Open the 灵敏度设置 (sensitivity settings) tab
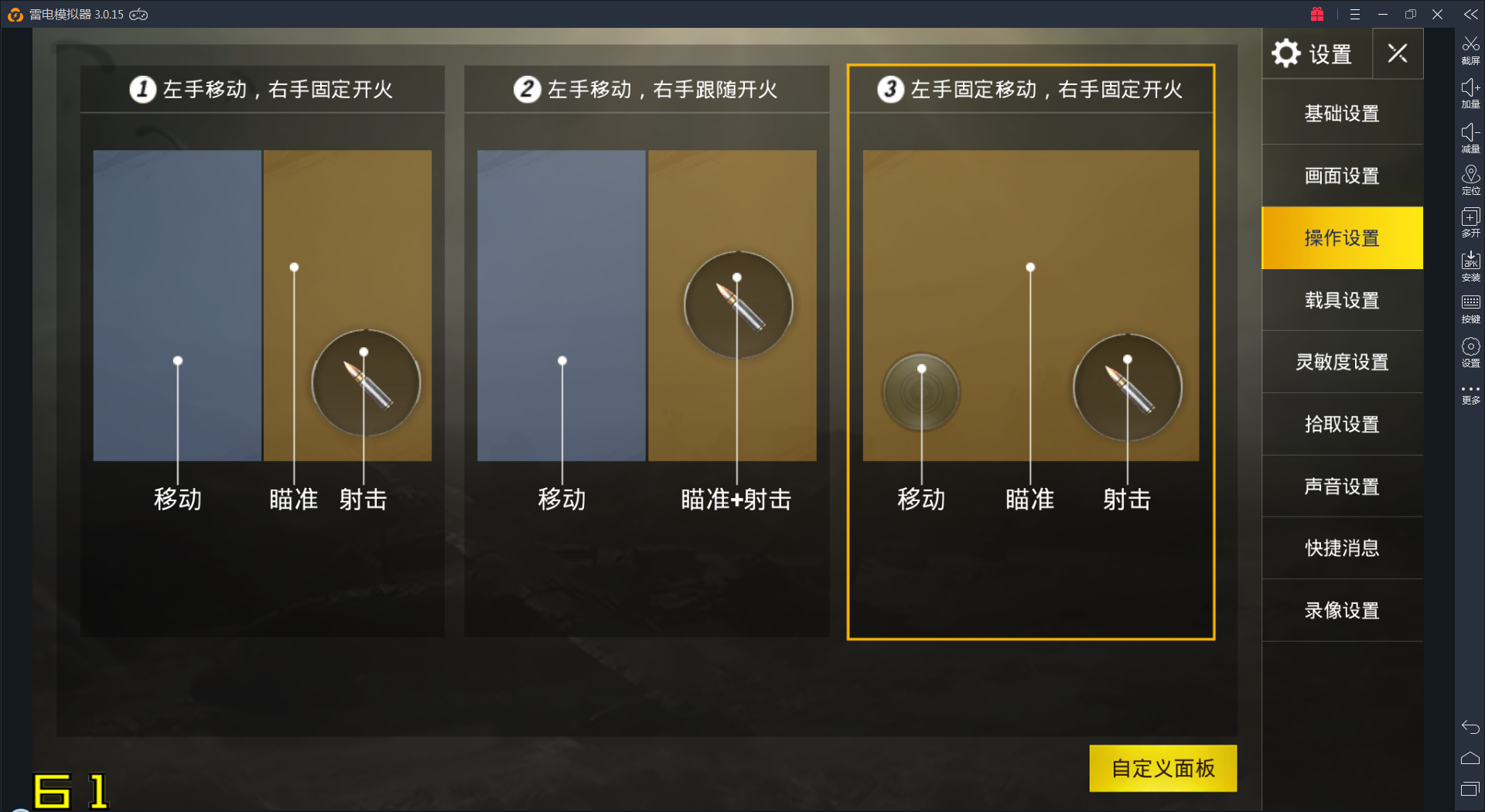The width and height of the screenshot is (1485, 812). [x=1341, y=362]
